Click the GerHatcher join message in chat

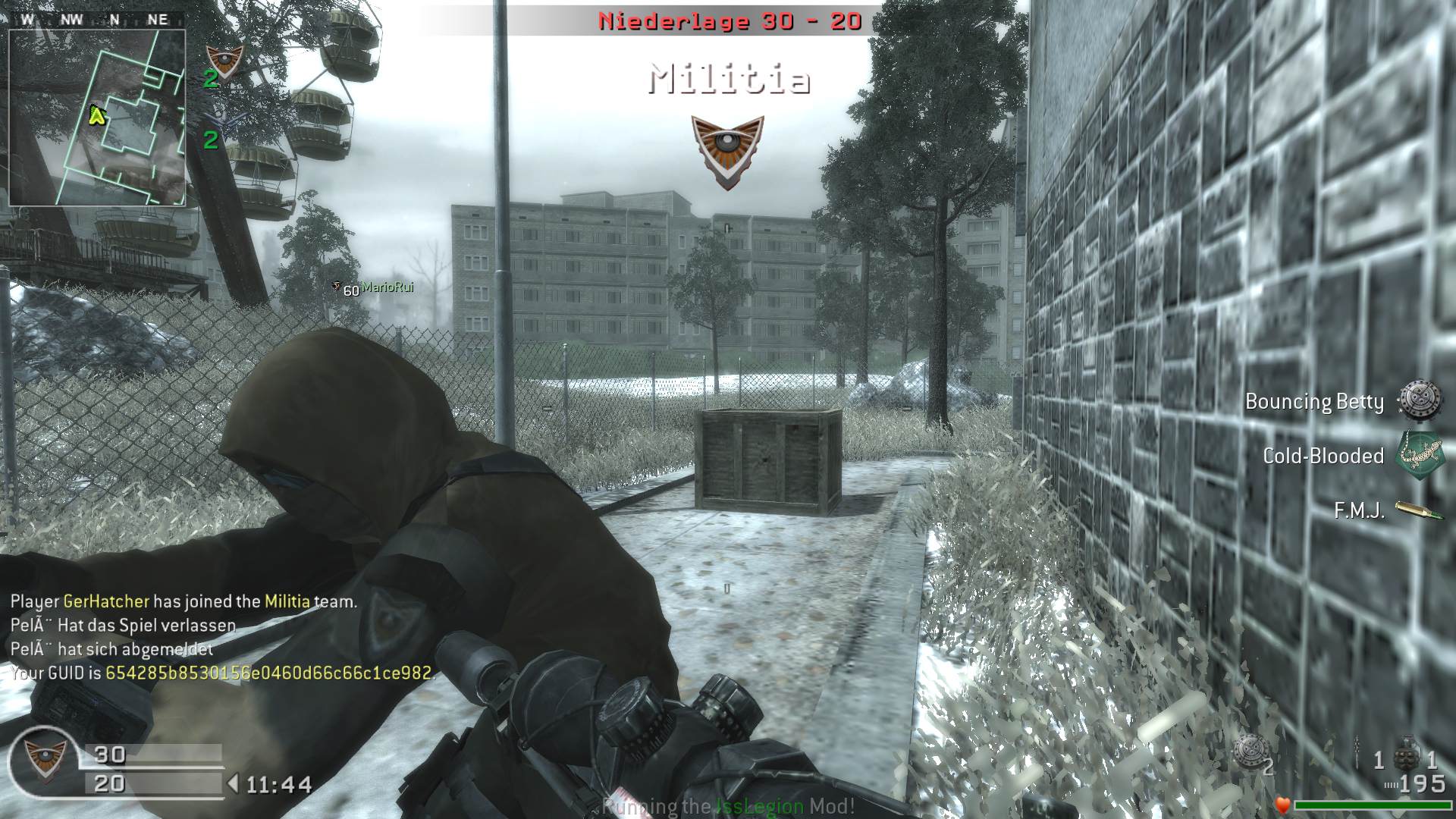[x=184, y=601]
